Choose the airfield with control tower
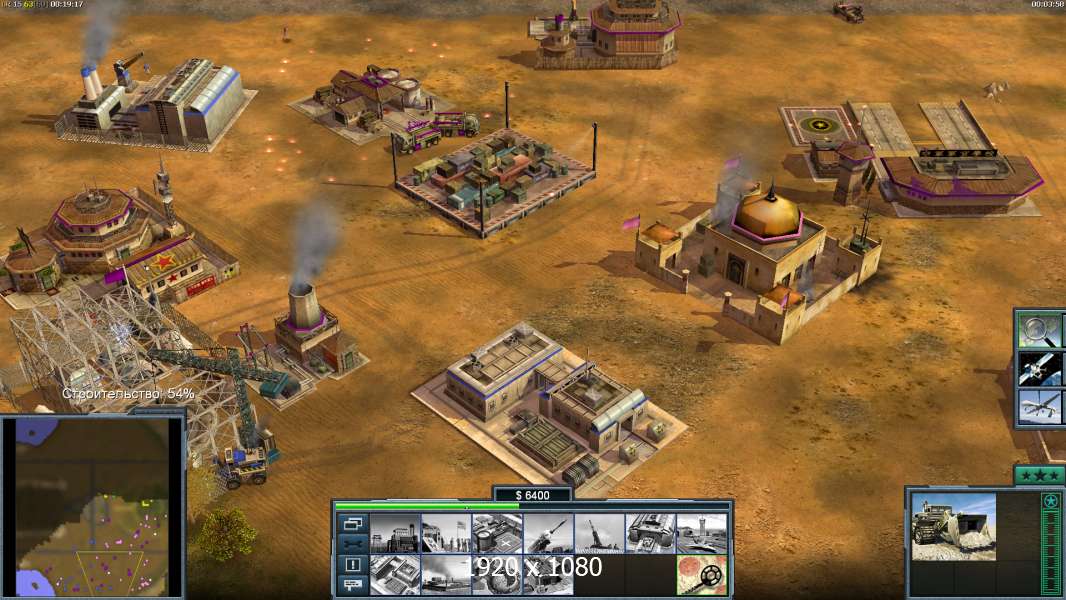 pos(701,534)
